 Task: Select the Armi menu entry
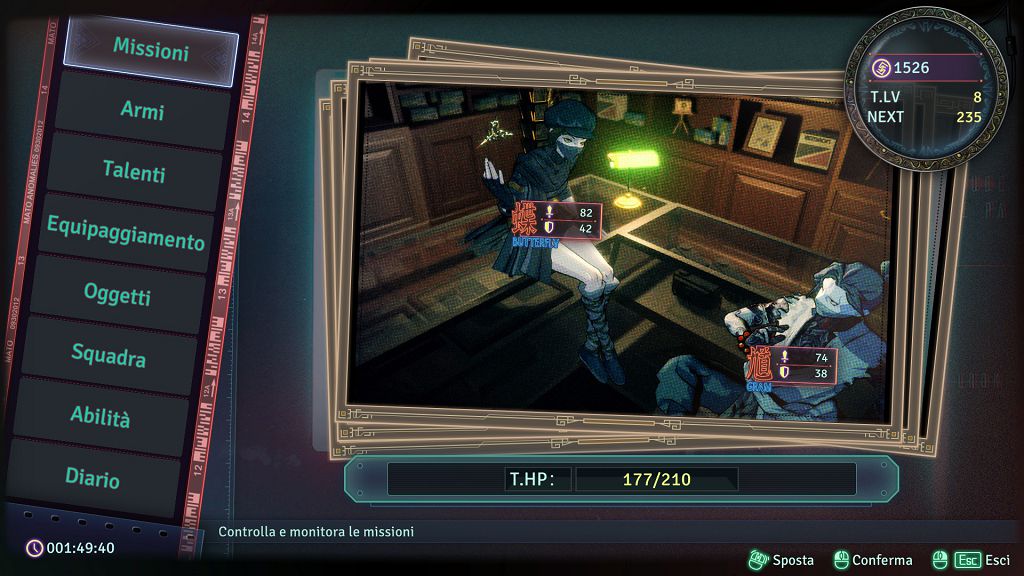[142, 110]
